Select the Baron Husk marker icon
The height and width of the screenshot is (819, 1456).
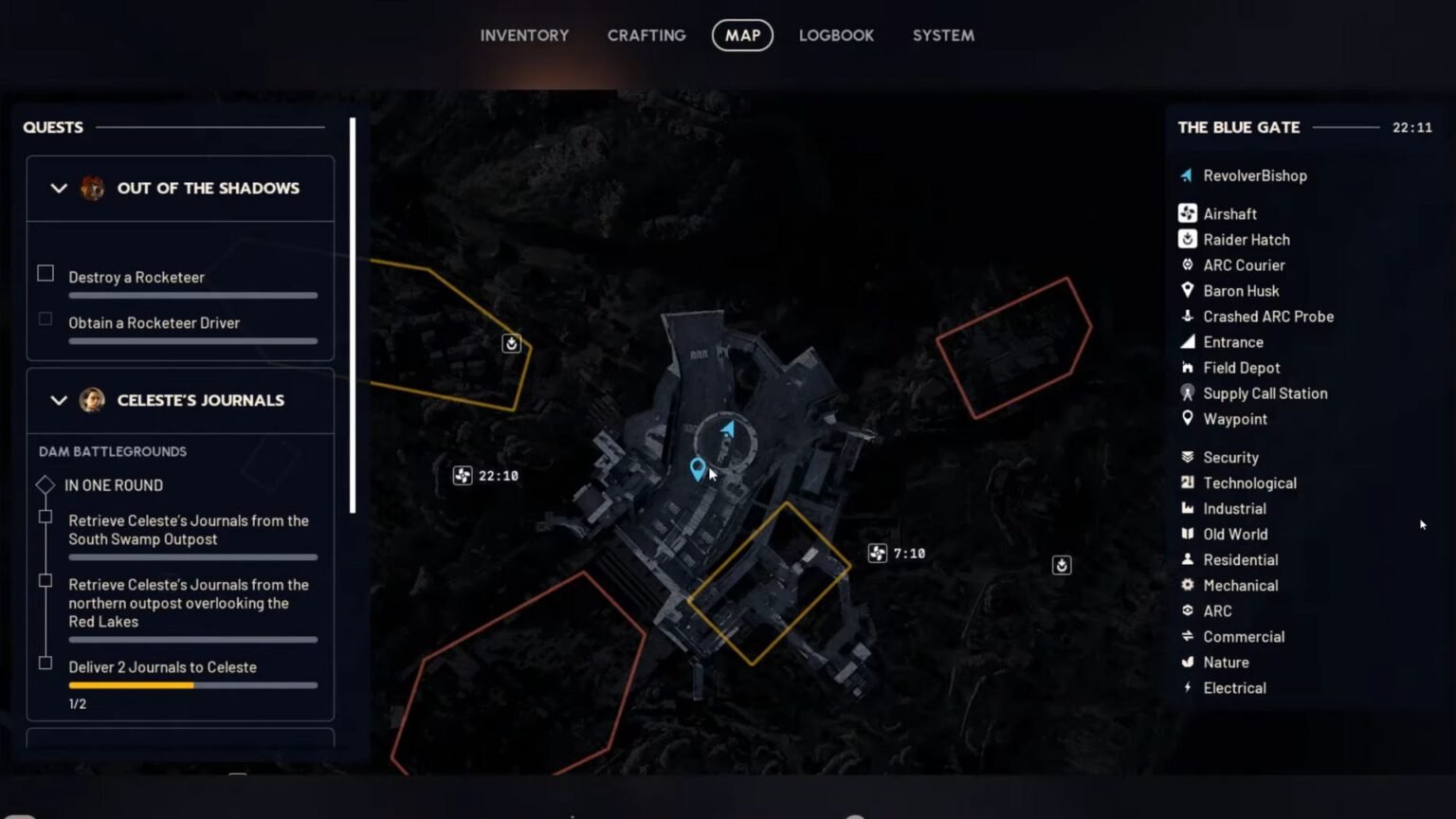[1187, 290]
